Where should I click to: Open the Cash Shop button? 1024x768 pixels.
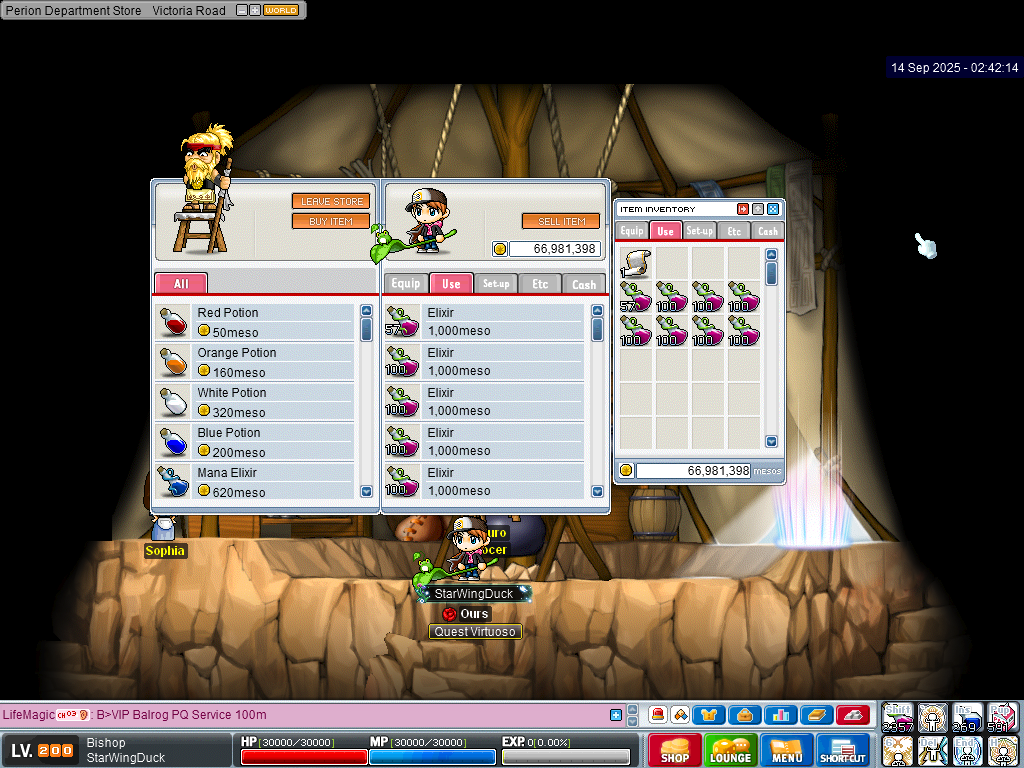pyautogui.click(x=675, y=750)
